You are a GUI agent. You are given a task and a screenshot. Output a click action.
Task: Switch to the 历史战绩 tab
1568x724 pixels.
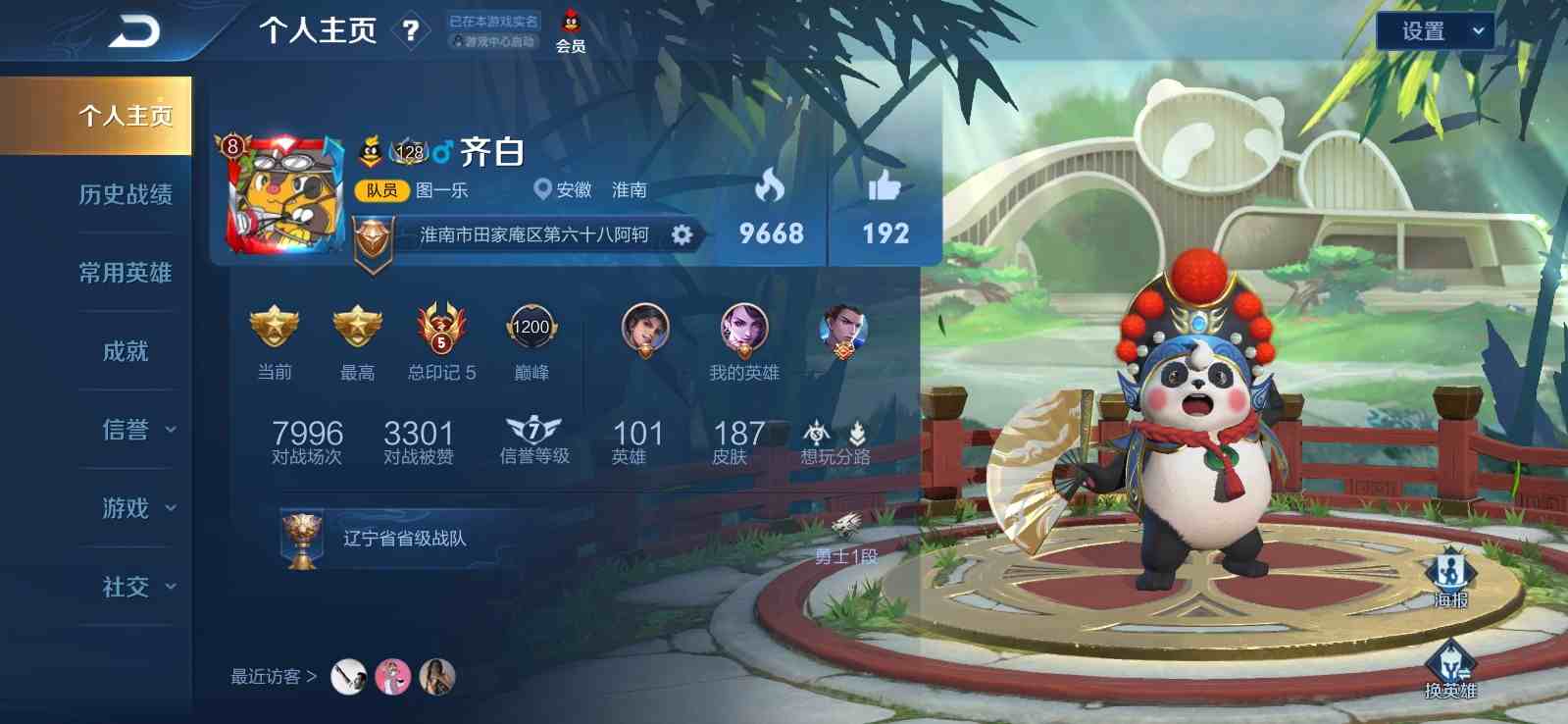click(126, 194)
